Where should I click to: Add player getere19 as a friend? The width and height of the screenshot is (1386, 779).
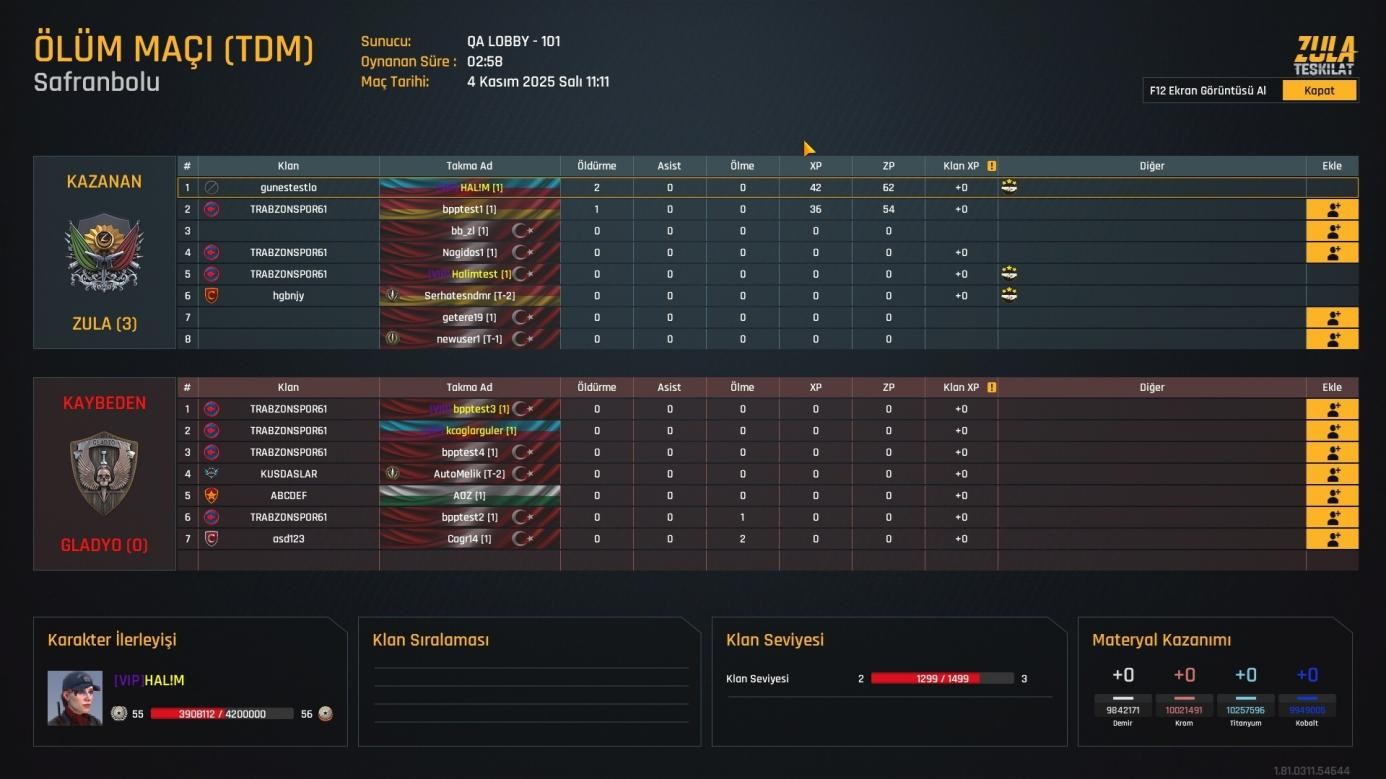(x=1332, y=318)
